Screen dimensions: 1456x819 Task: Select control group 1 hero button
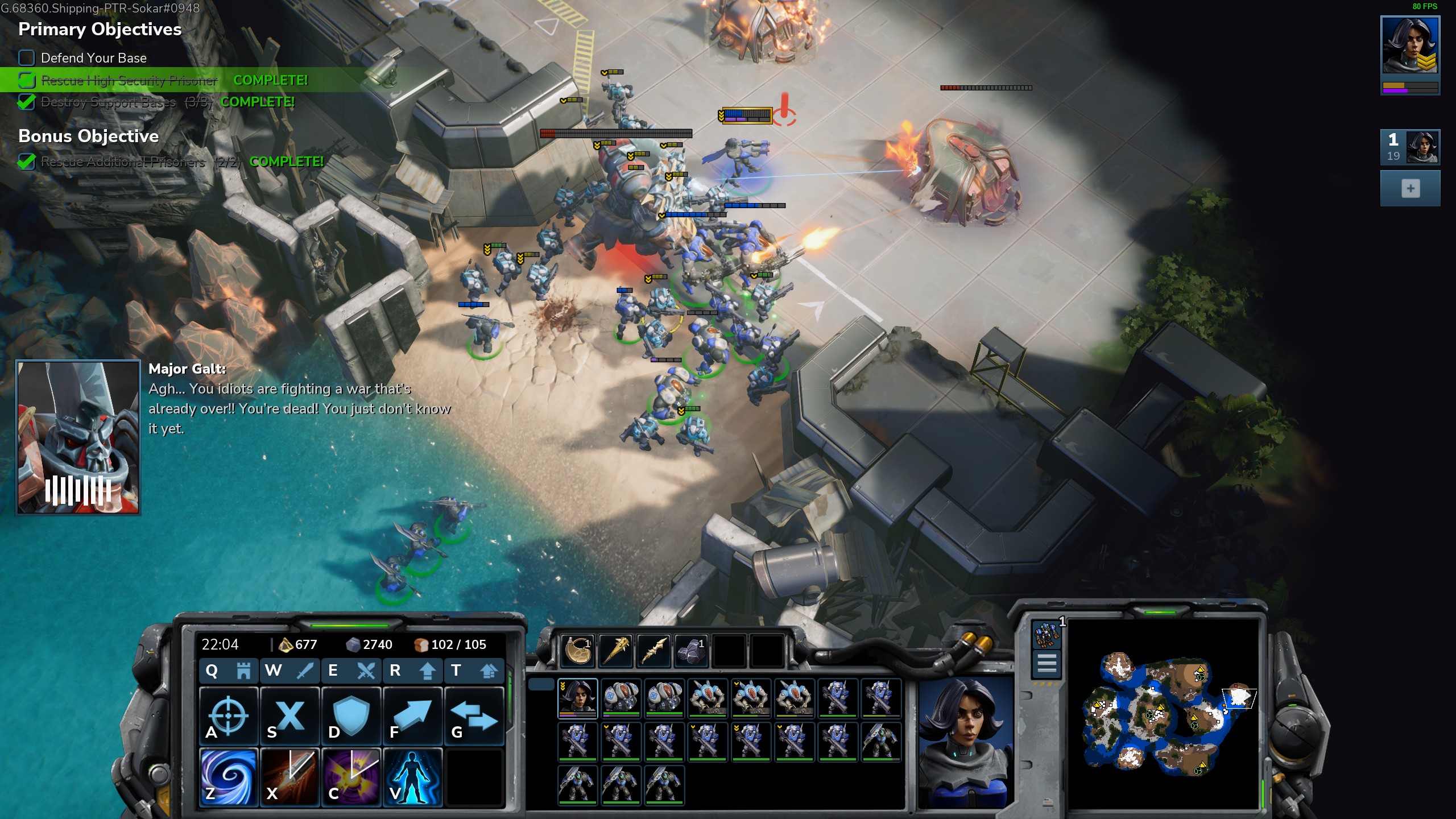coord(1410,147)
